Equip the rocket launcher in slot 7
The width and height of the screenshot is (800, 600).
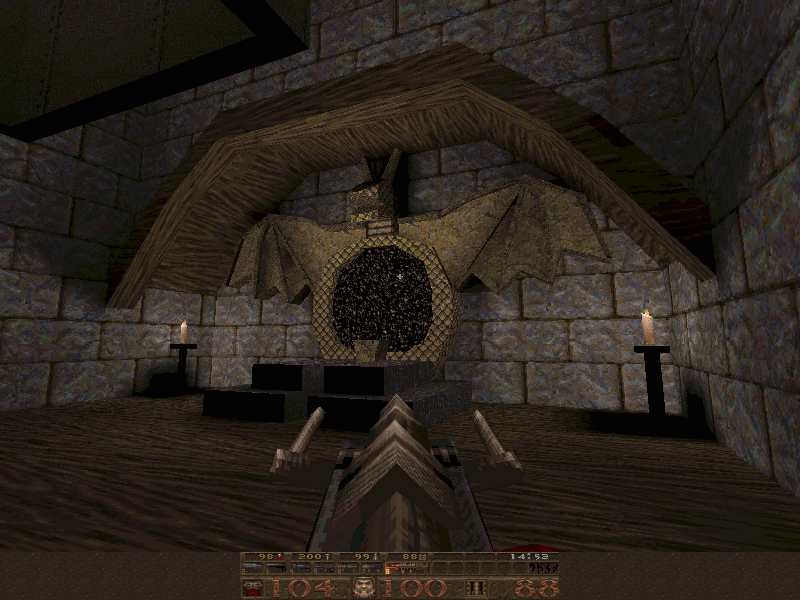[x=373, y=568]
